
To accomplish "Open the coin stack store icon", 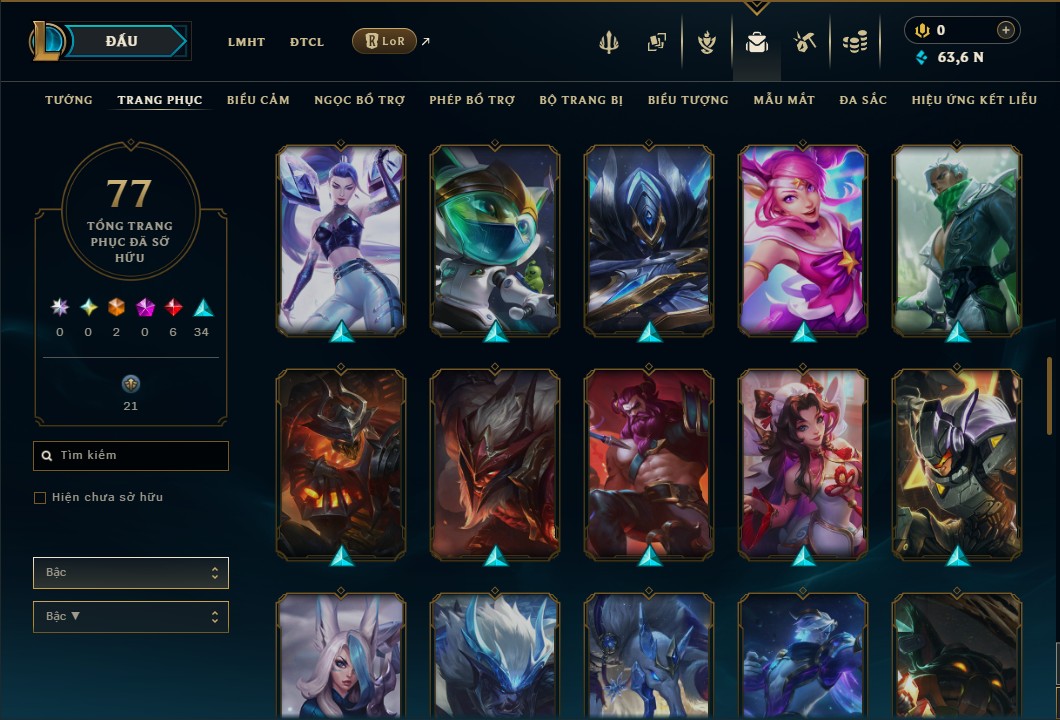I will click(854, 42).
